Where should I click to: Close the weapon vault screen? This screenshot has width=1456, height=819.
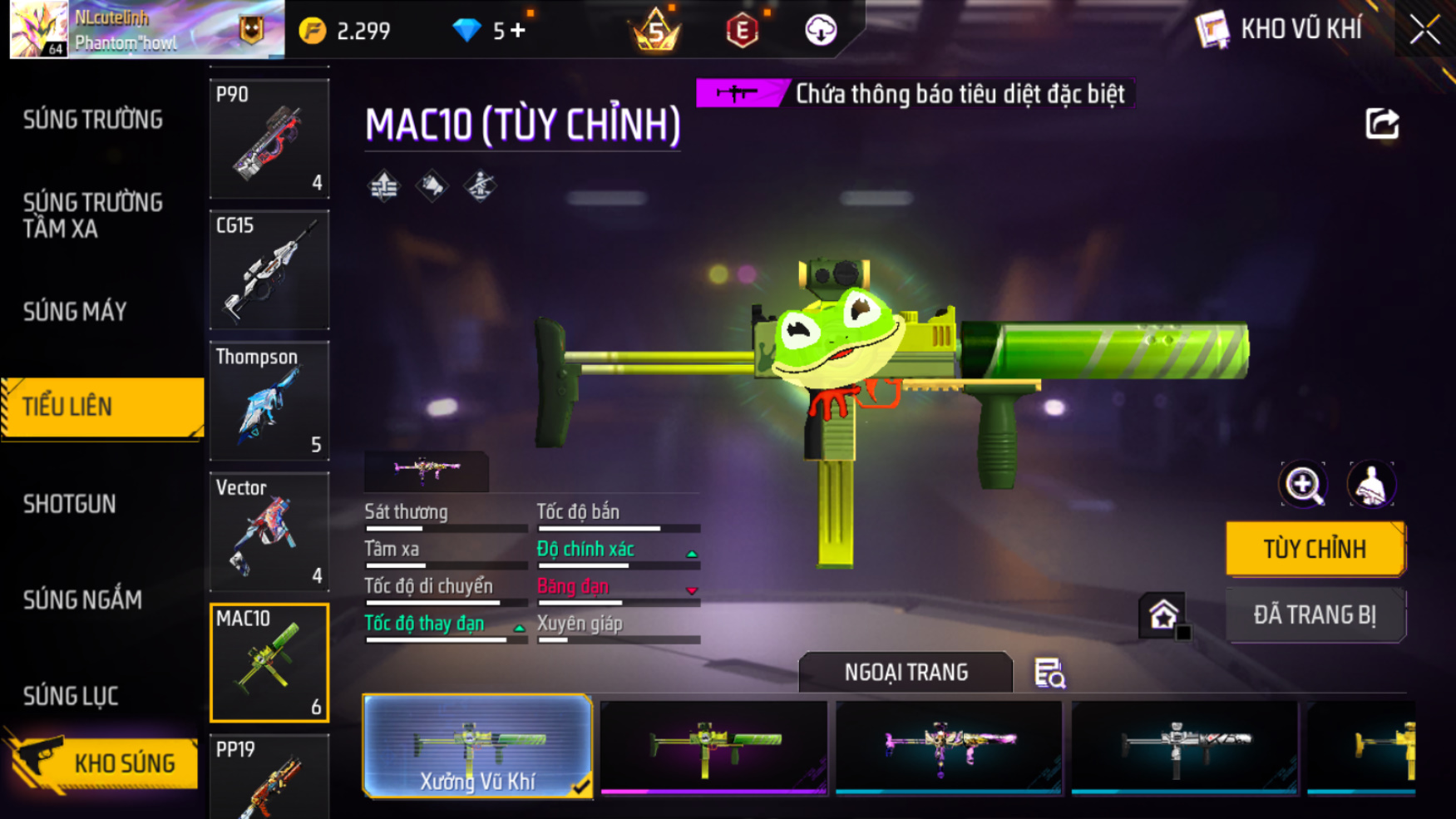[x=1424, y=30]
